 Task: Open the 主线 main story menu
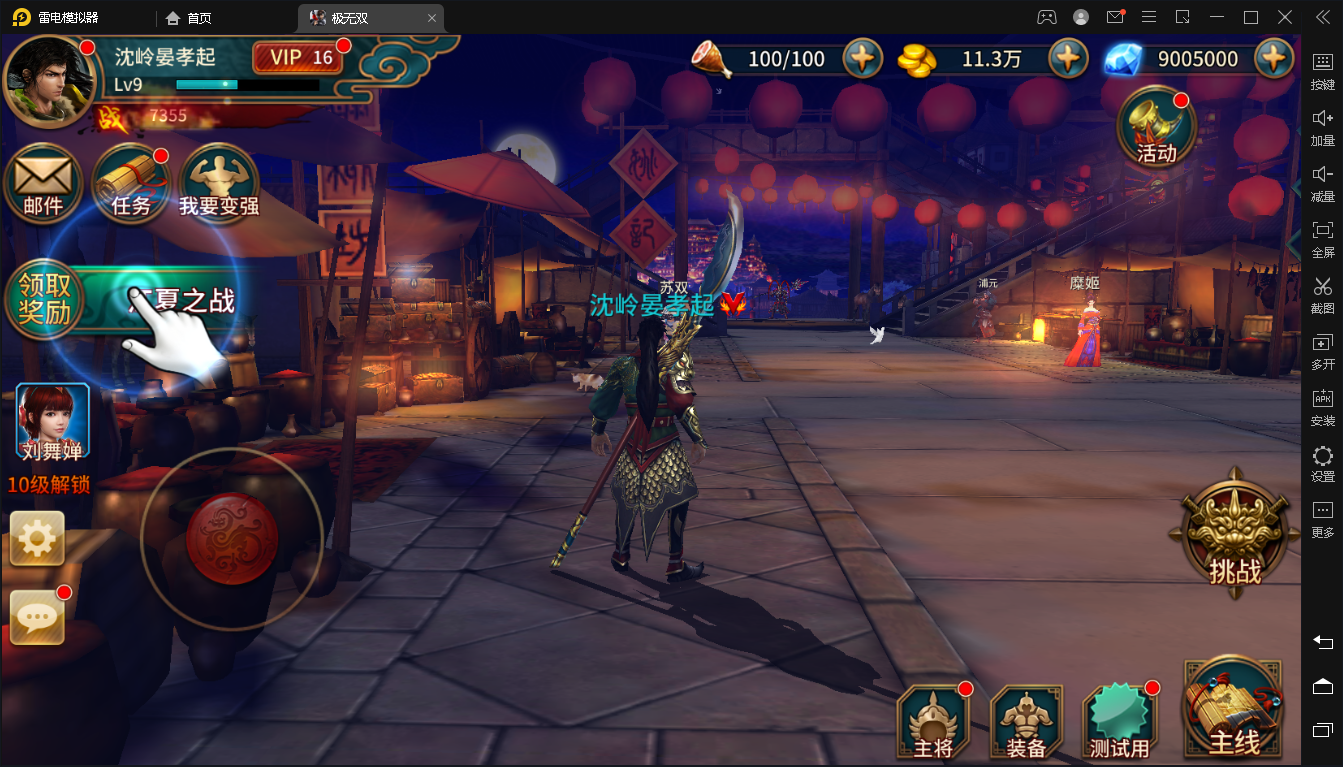coord(1234,712)
